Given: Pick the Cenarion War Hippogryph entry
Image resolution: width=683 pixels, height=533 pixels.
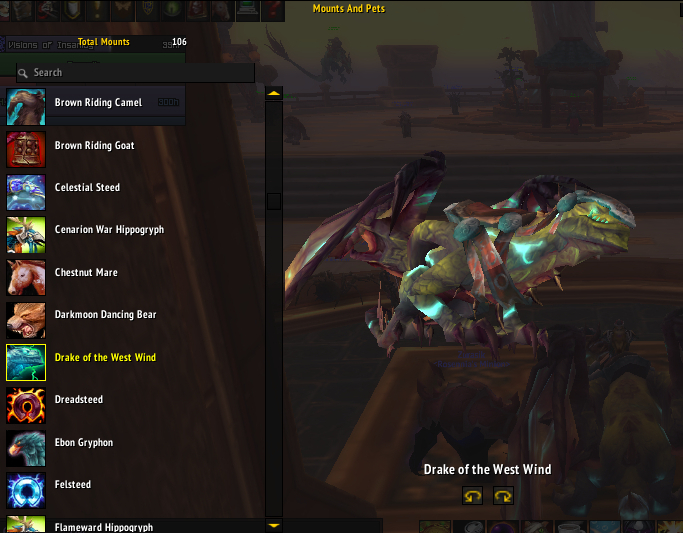Looking at the screenshot, I should click(x=109, y=230).
